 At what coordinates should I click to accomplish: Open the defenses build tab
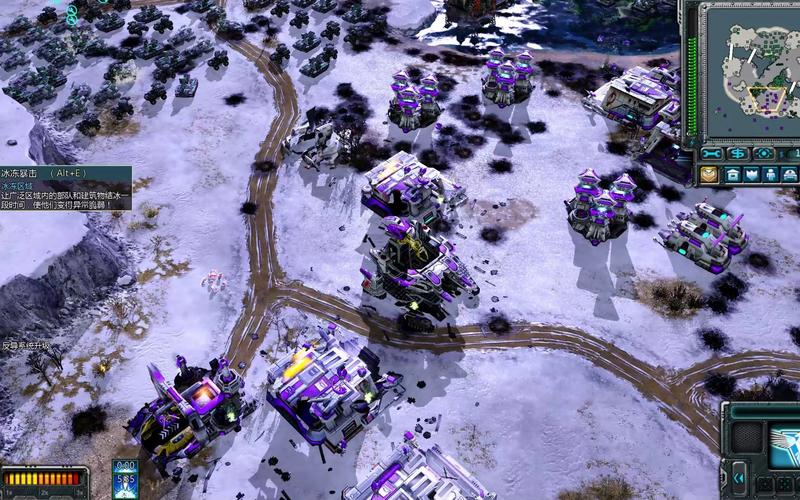pos(751,174)
